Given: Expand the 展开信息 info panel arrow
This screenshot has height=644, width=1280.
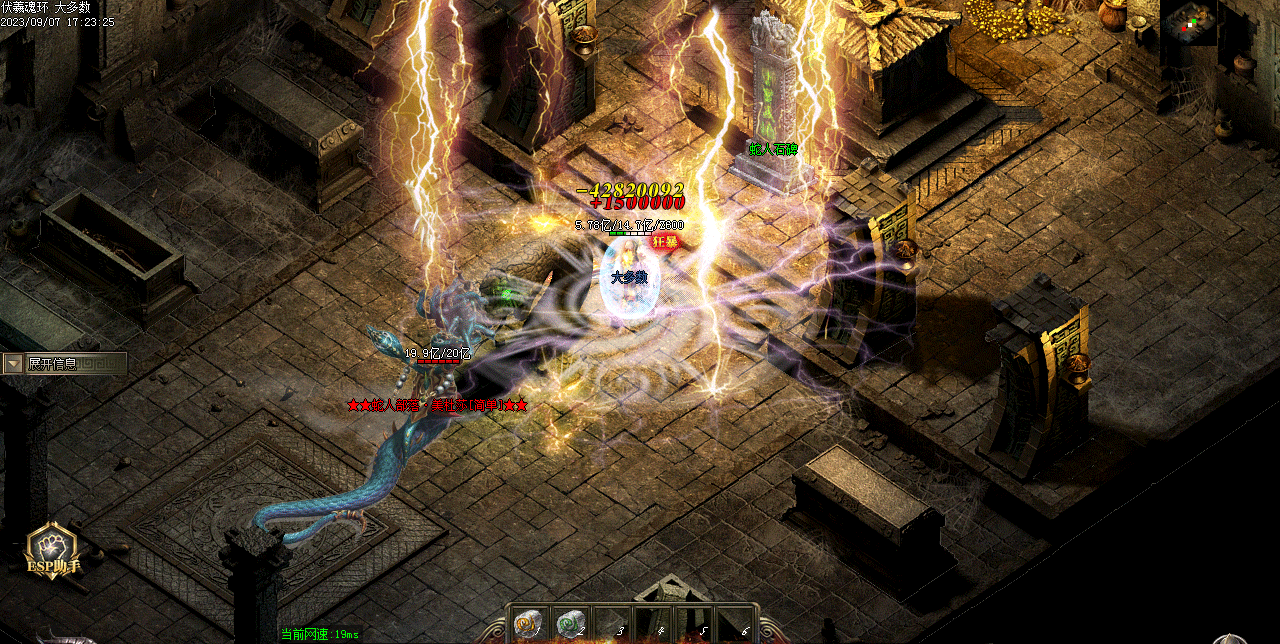Looking at the screenshot, I should (13, 364).
